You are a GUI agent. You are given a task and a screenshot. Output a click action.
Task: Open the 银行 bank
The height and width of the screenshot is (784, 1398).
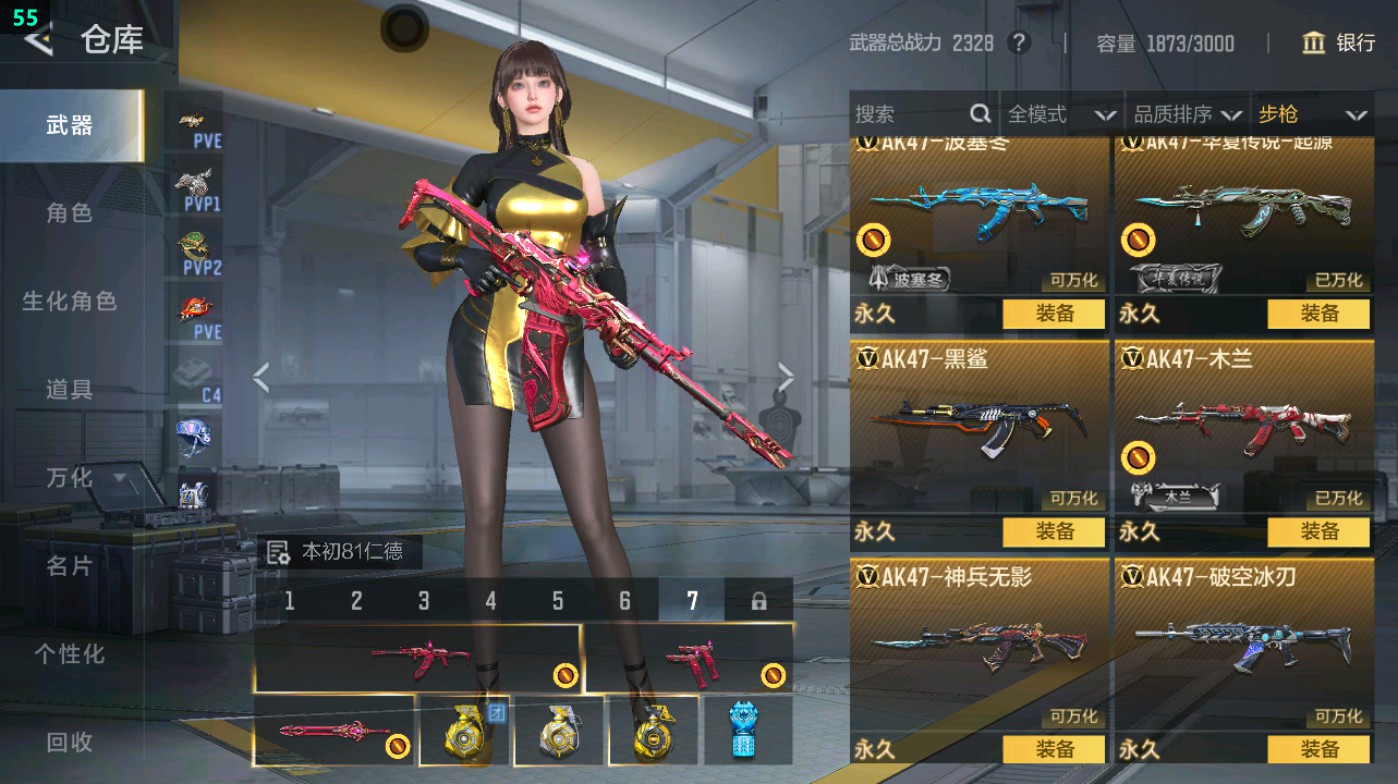(1338, 43)
